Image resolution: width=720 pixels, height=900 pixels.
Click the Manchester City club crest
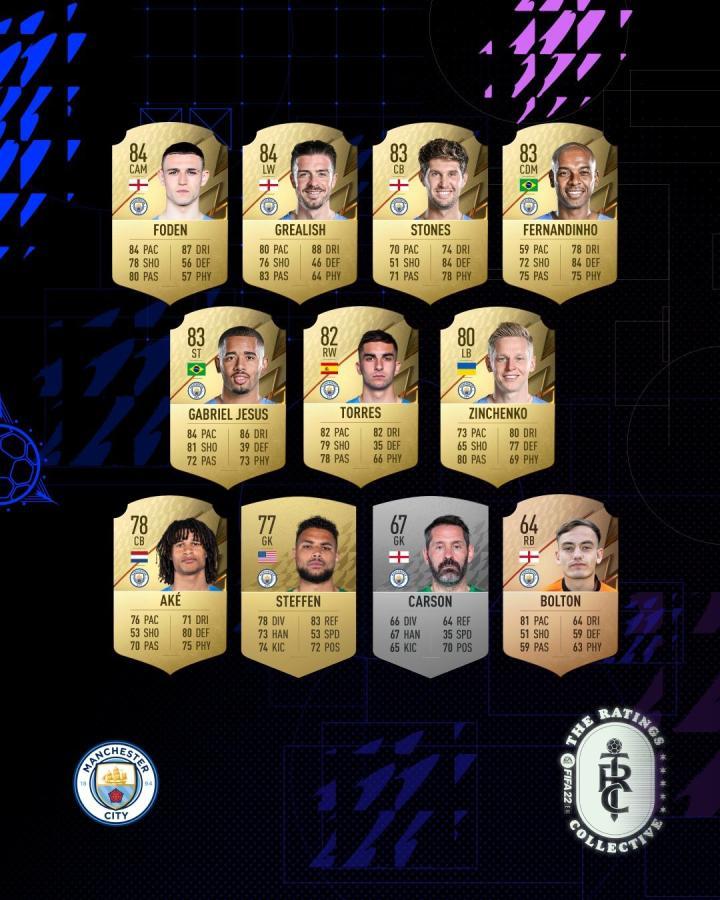[x=116, y=782]
